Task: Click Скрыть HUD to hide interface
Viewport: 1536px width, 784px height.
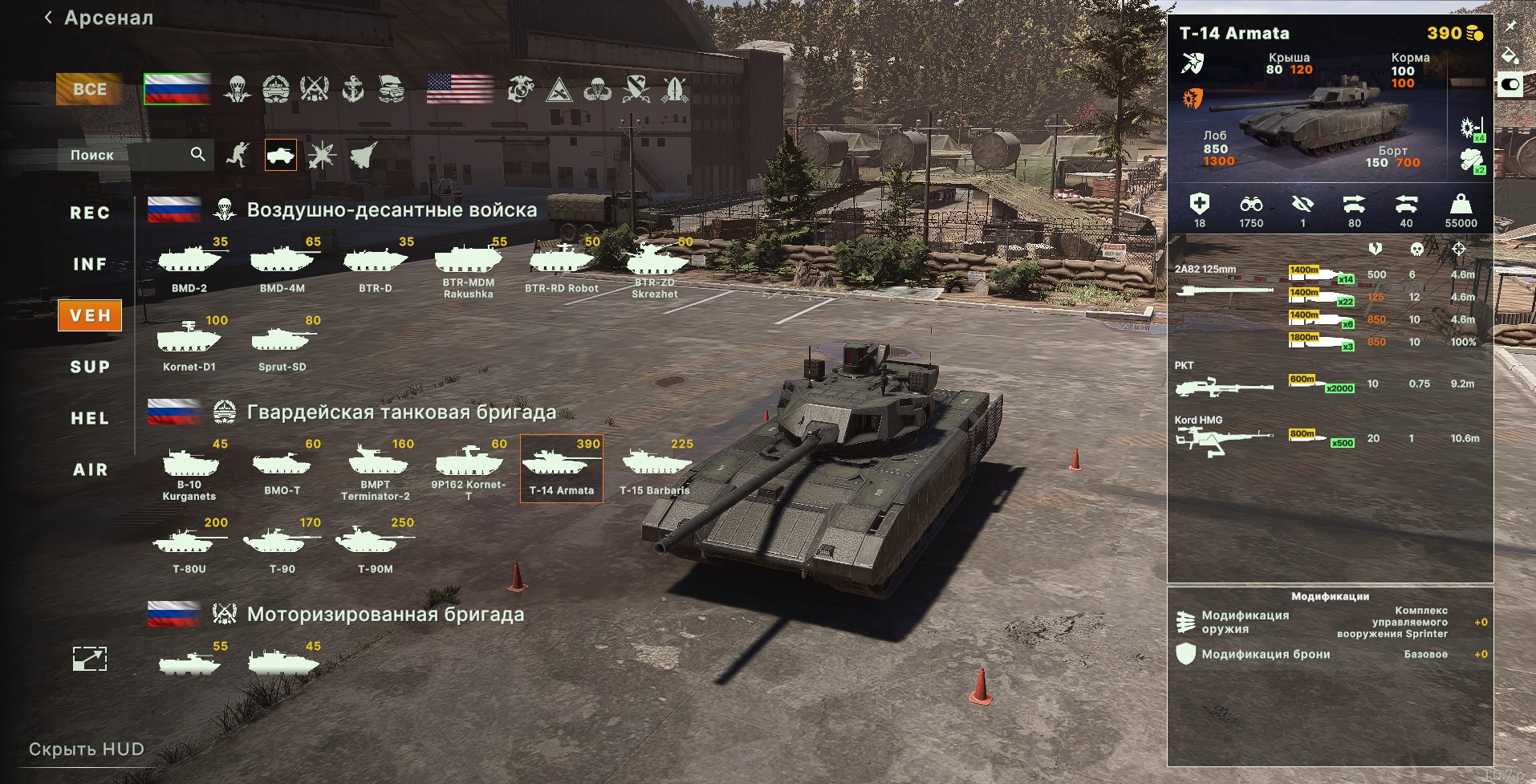Action: coord(87,749)
